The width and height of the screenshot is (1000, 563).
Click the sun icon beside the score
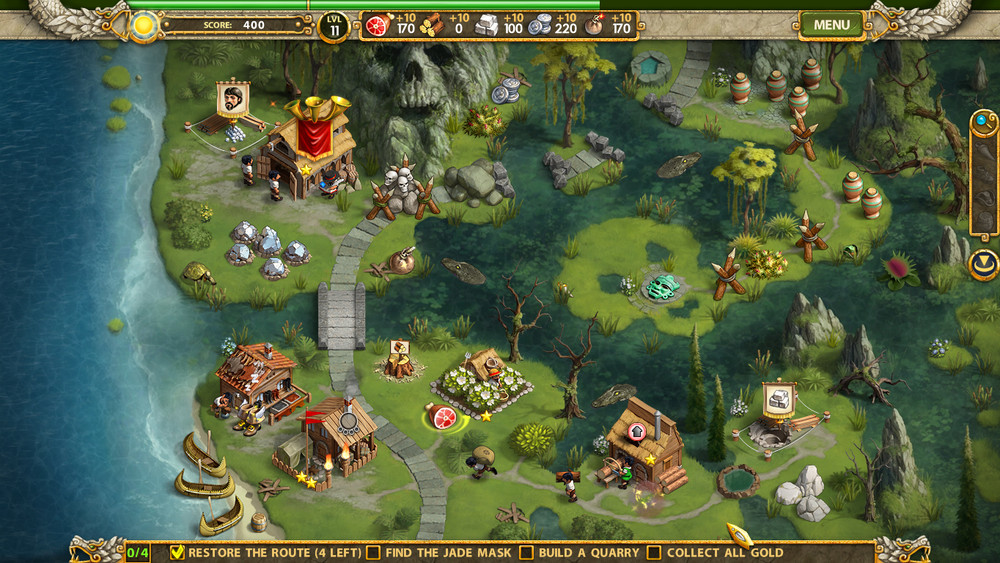point(145,24)
